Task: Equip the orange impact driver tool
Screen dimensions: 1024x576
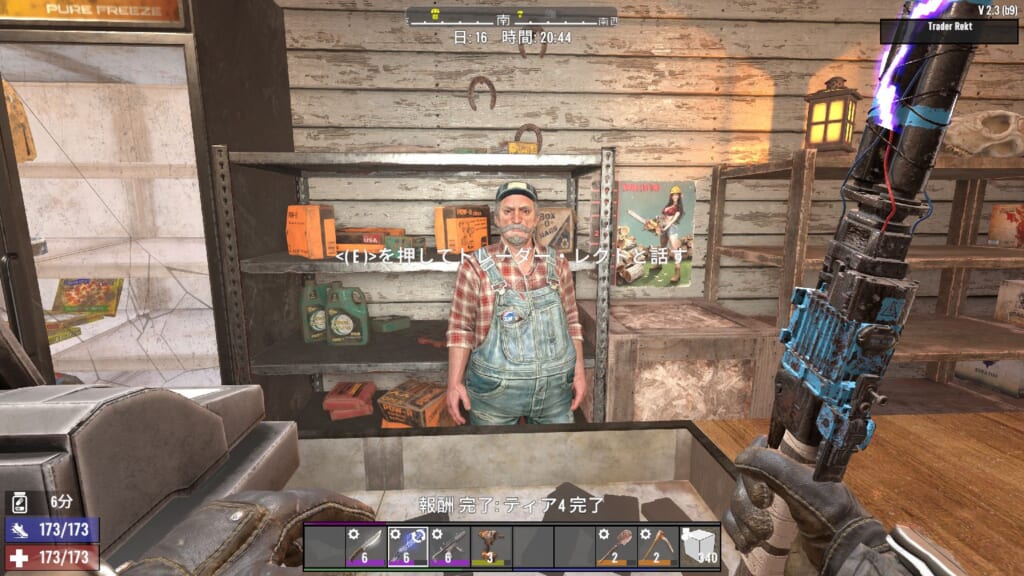Action: tap(490, 546)
